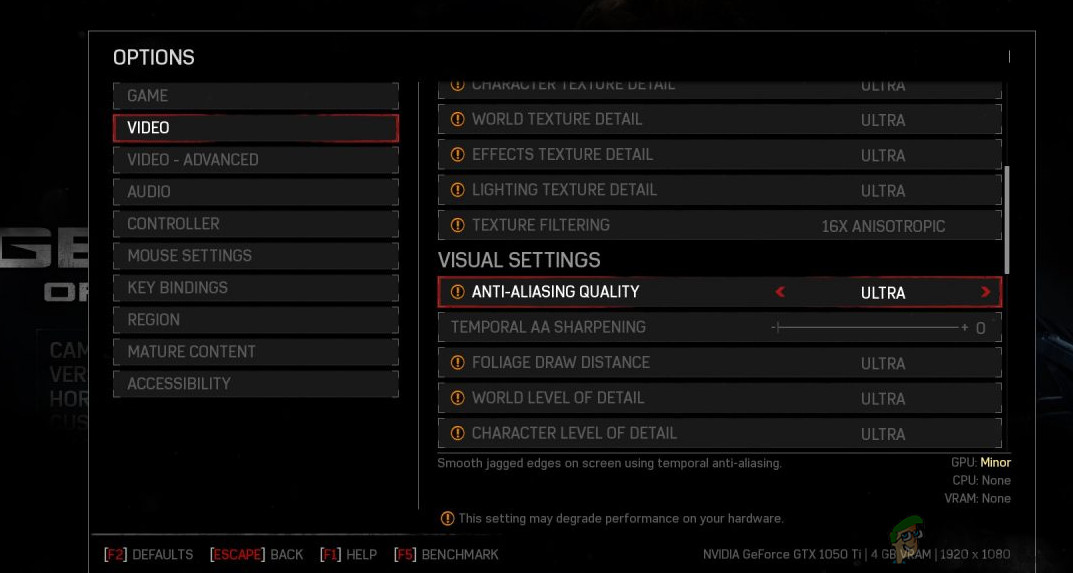The image size is (1073, 573).
Task: Open the Game options category
Action: click(255, 96)
